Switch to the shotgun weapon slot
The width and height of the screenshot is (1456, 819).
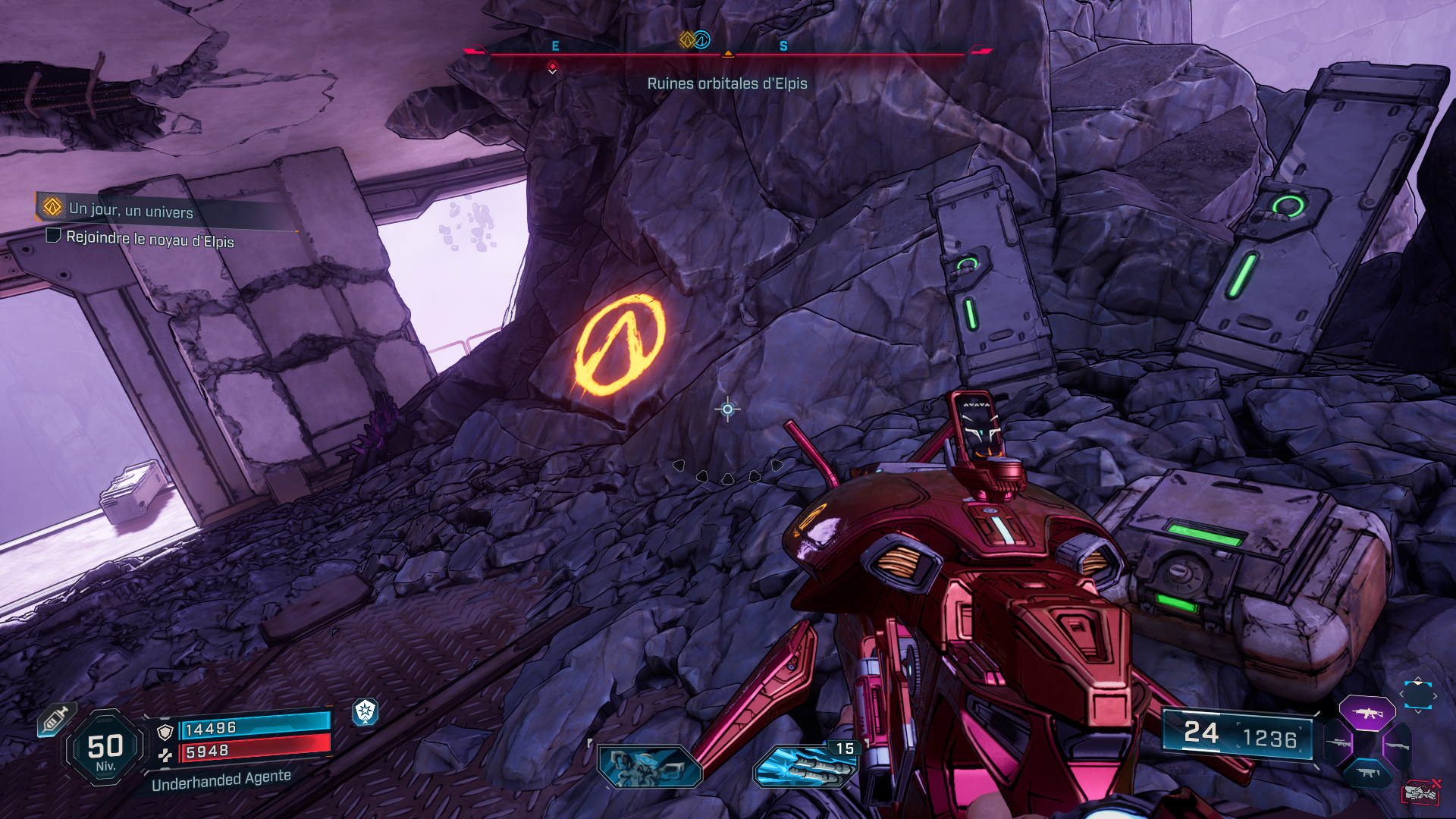click(1396, 745)
